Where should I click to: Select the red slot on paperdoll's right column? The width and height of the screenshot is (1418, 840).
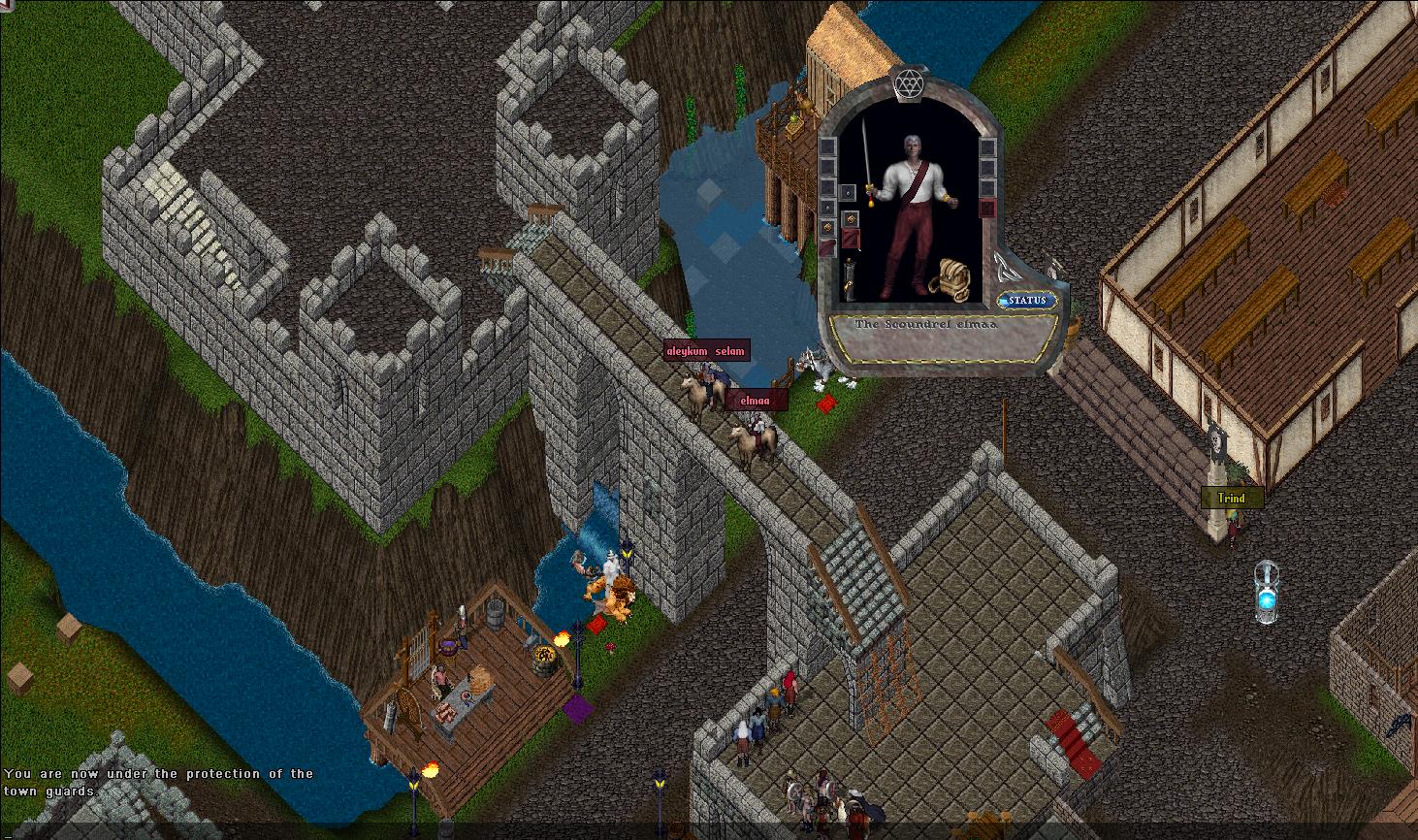pyautogui.click(x=987, y=208)
